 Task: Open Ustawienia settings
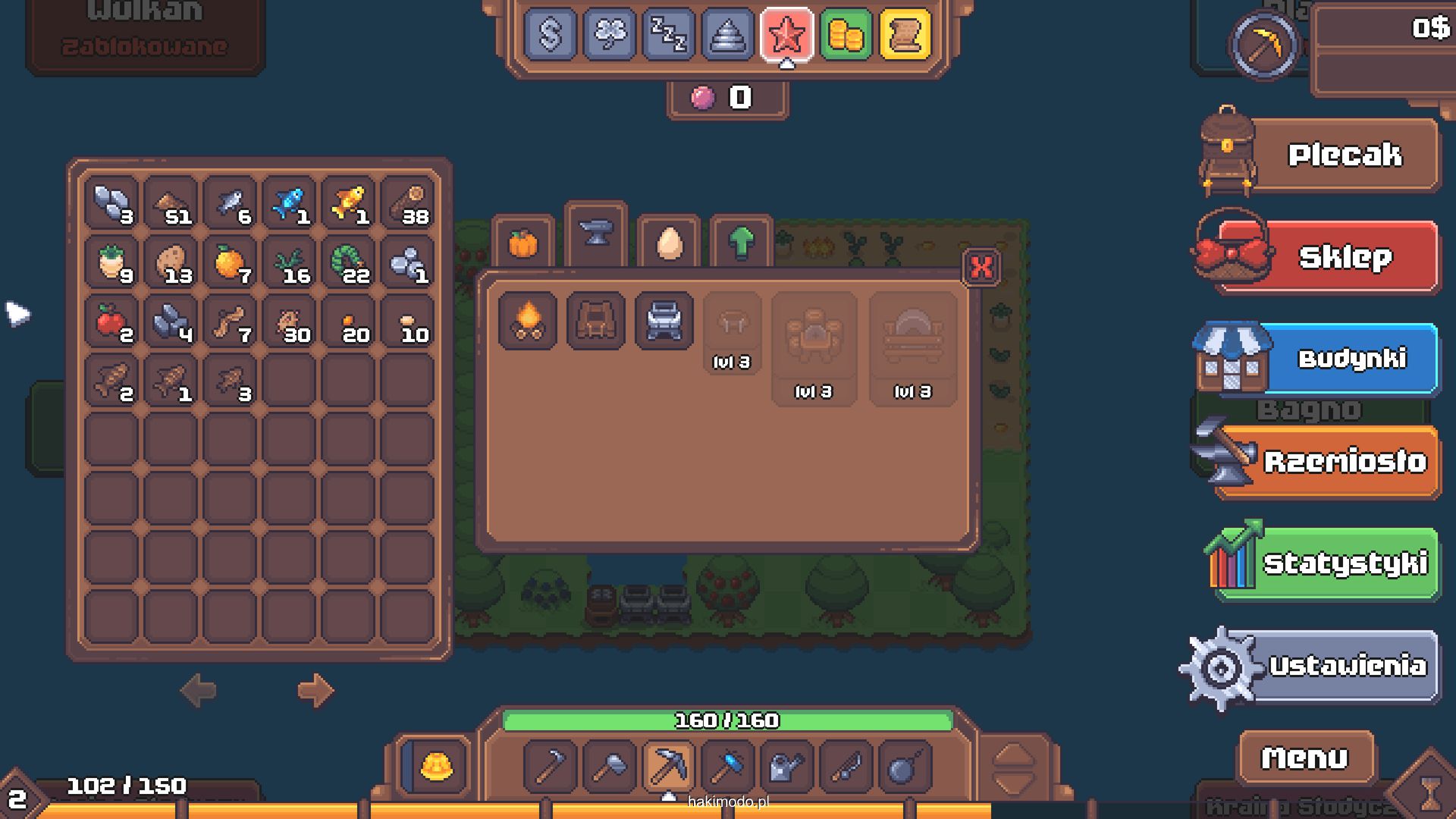click(1346, 667)
